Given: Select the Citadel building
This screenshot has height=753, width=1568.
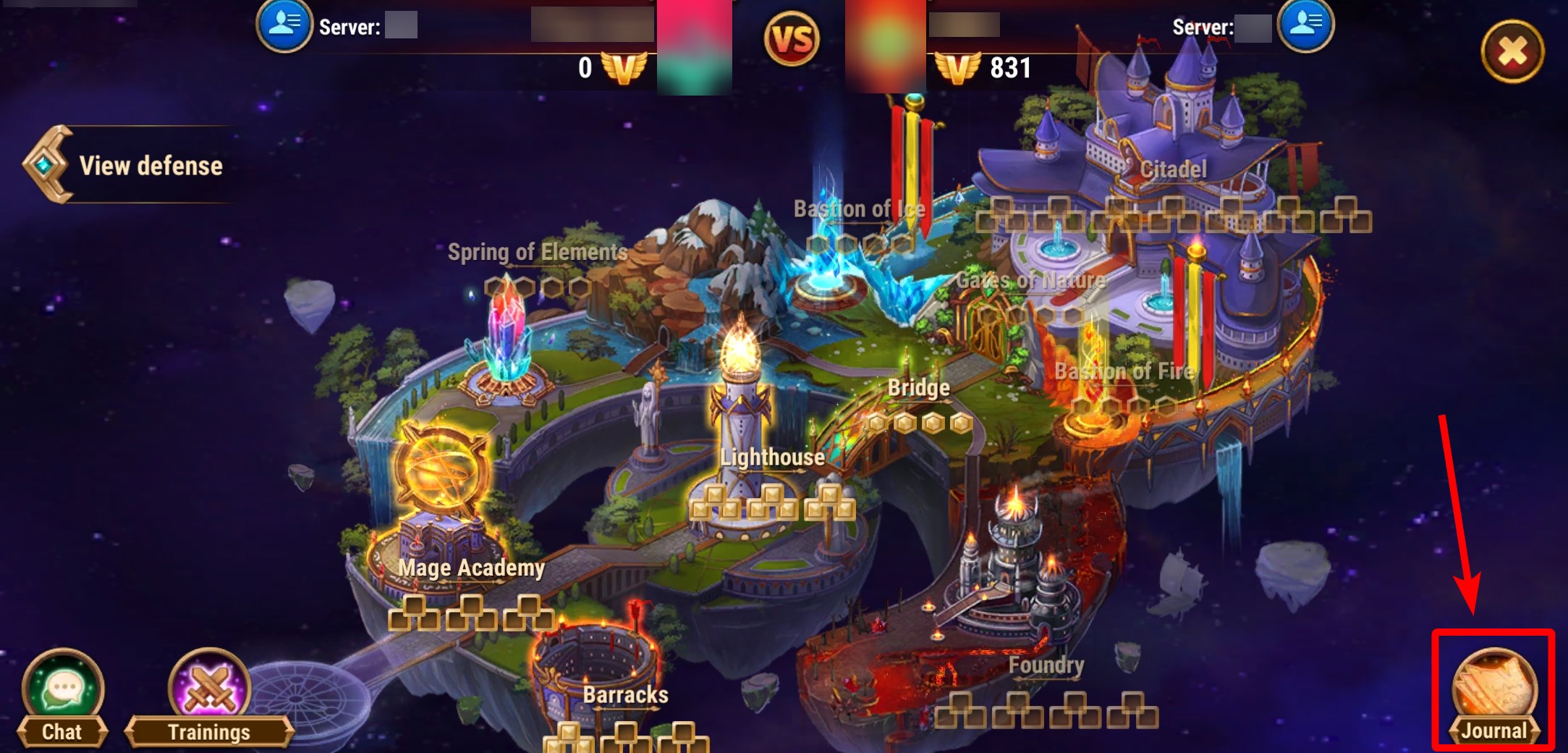Looking at the screenshot, I should pyautogui.click(x=1172, y=170).
